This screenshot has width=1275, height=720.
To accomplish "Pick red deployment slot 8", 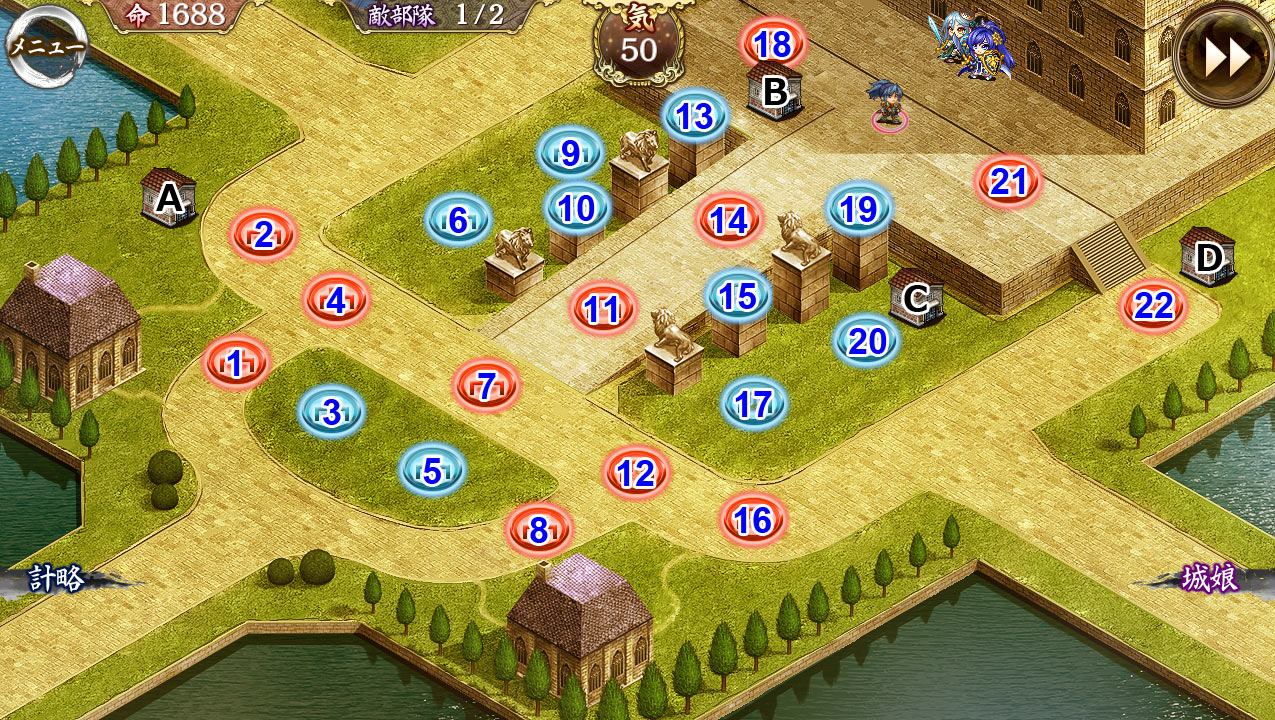I will click(x=538, y=531).
